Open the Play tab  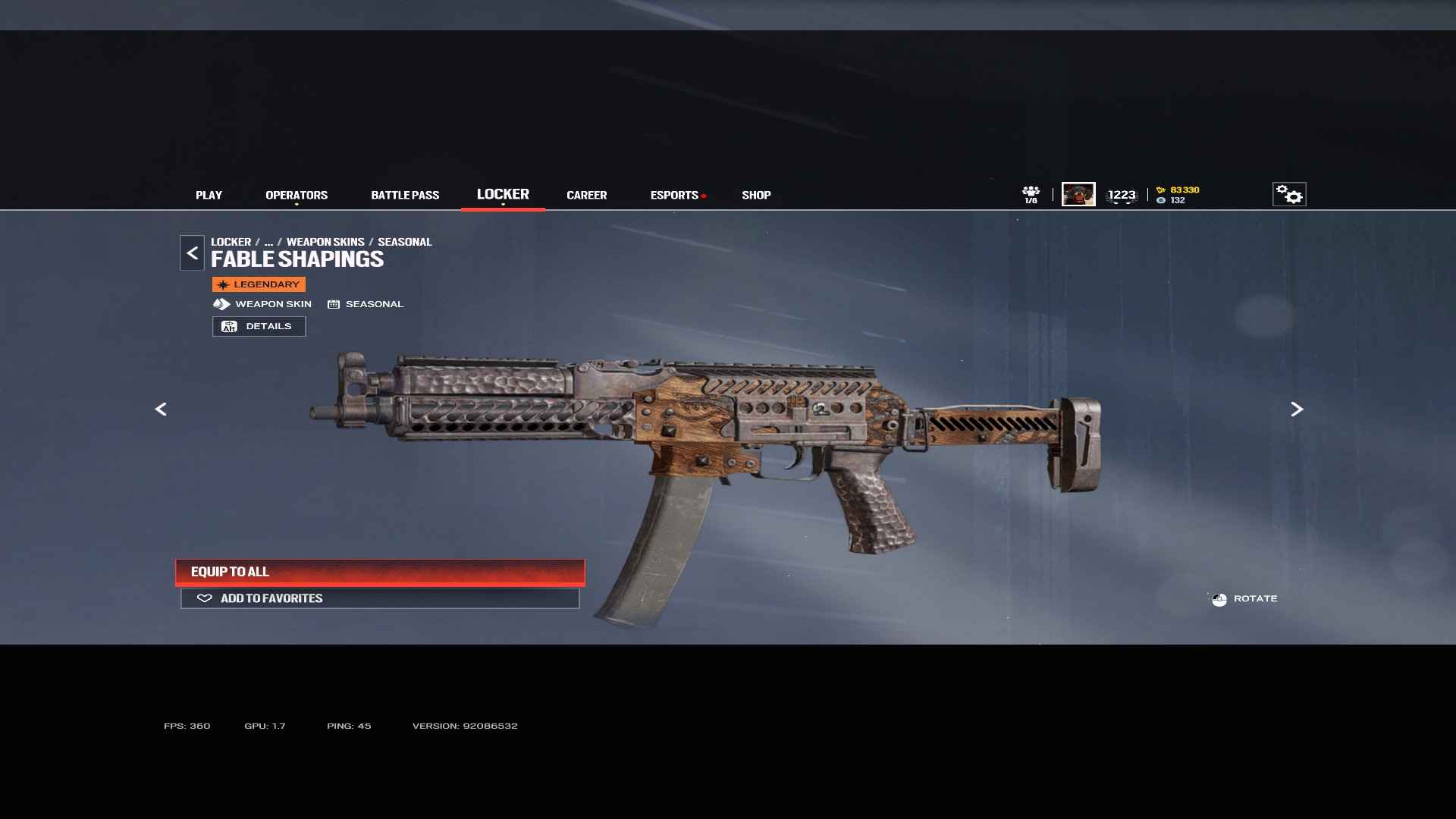[x=209, y=195]
